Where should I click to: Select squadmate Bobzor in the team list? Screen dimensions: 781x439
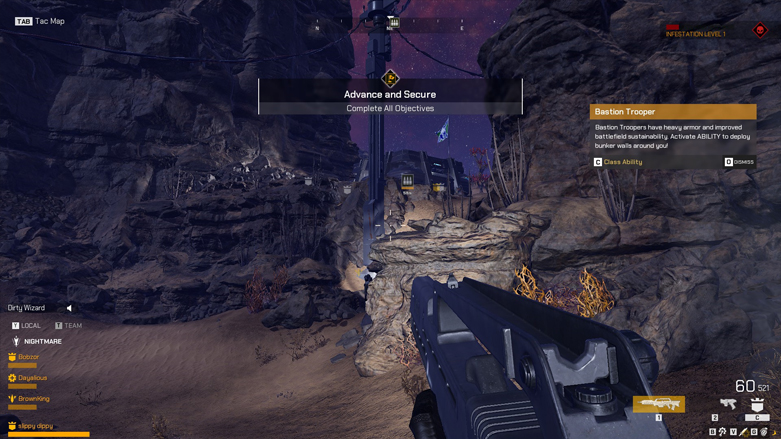point(28,357)
